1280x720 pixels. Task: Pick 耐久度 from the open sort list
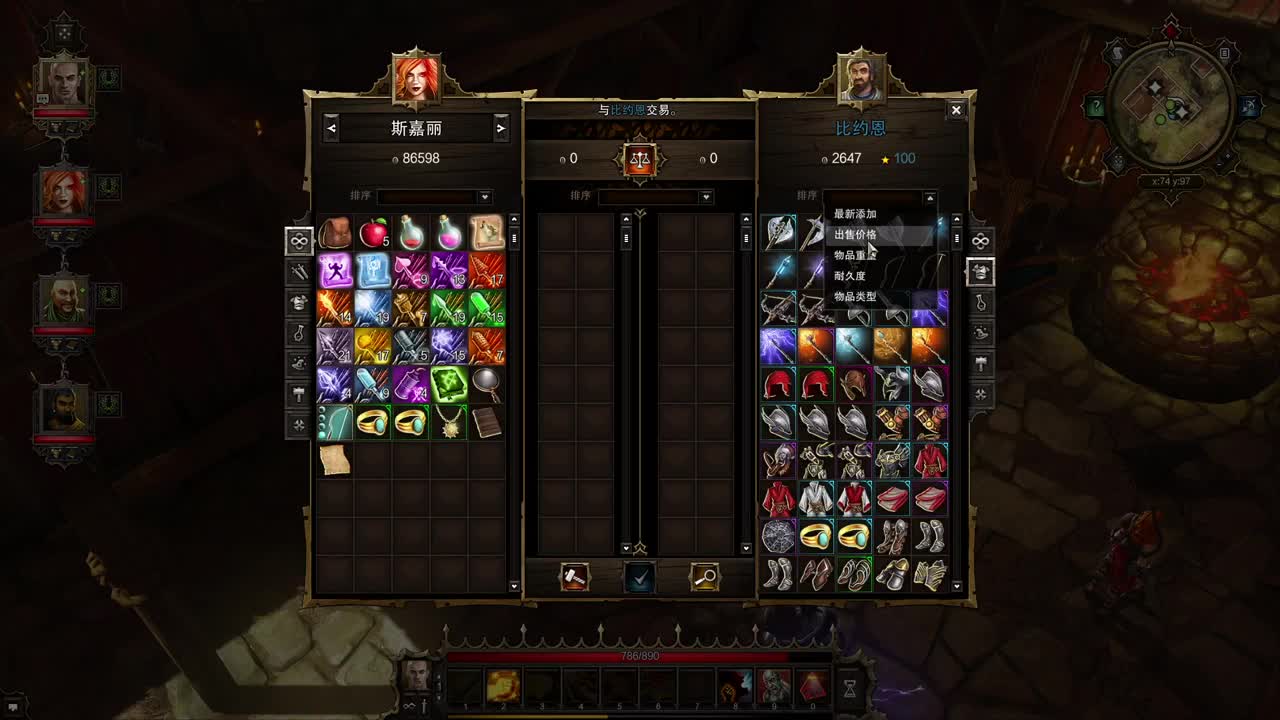pos(855,276)
